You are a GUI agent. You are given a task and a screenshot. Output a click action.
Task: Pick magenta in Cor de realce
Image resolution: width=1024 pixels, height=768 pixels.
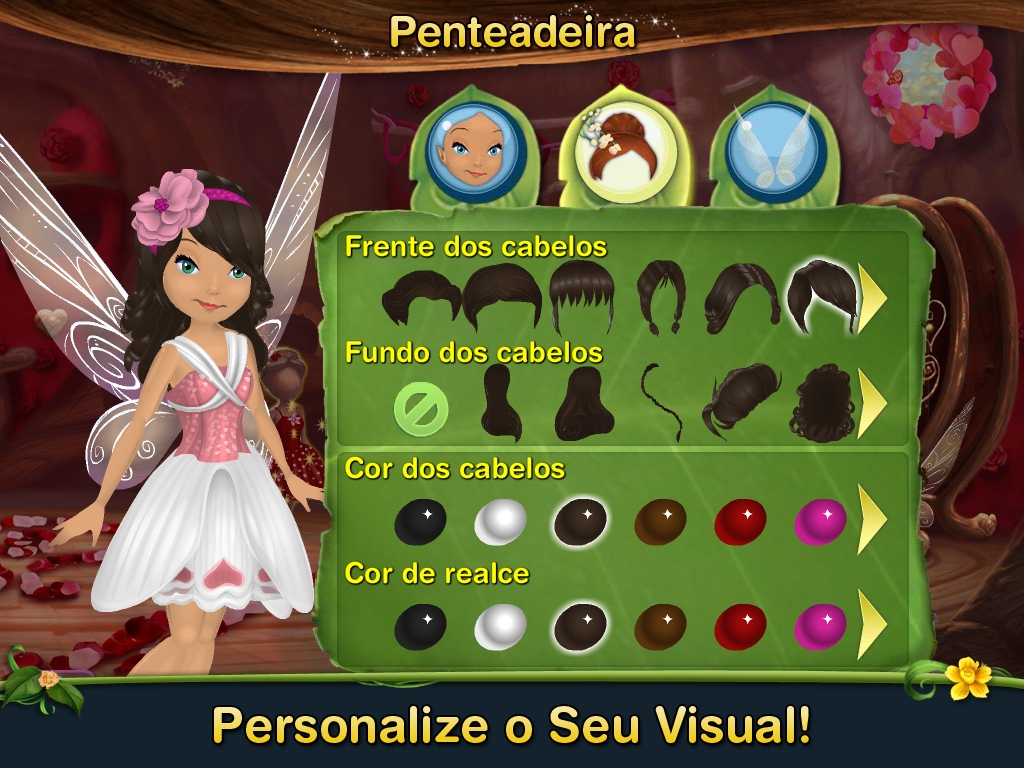[x=820, y=627]
